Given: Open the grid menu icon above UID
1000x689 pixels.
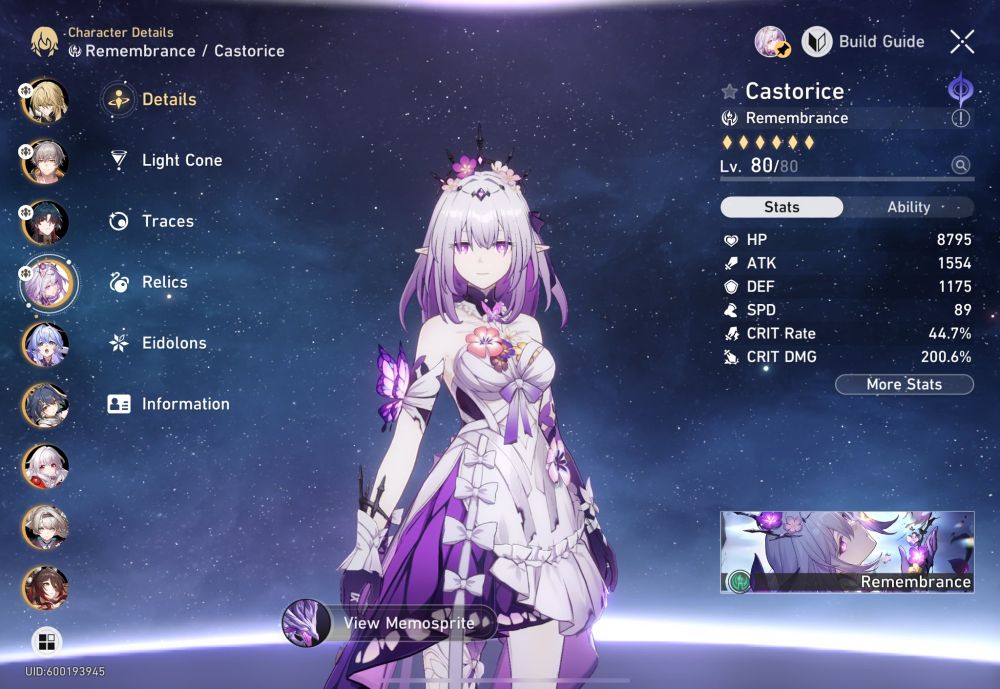Looking at the screenshot, I should coord(45,641).
